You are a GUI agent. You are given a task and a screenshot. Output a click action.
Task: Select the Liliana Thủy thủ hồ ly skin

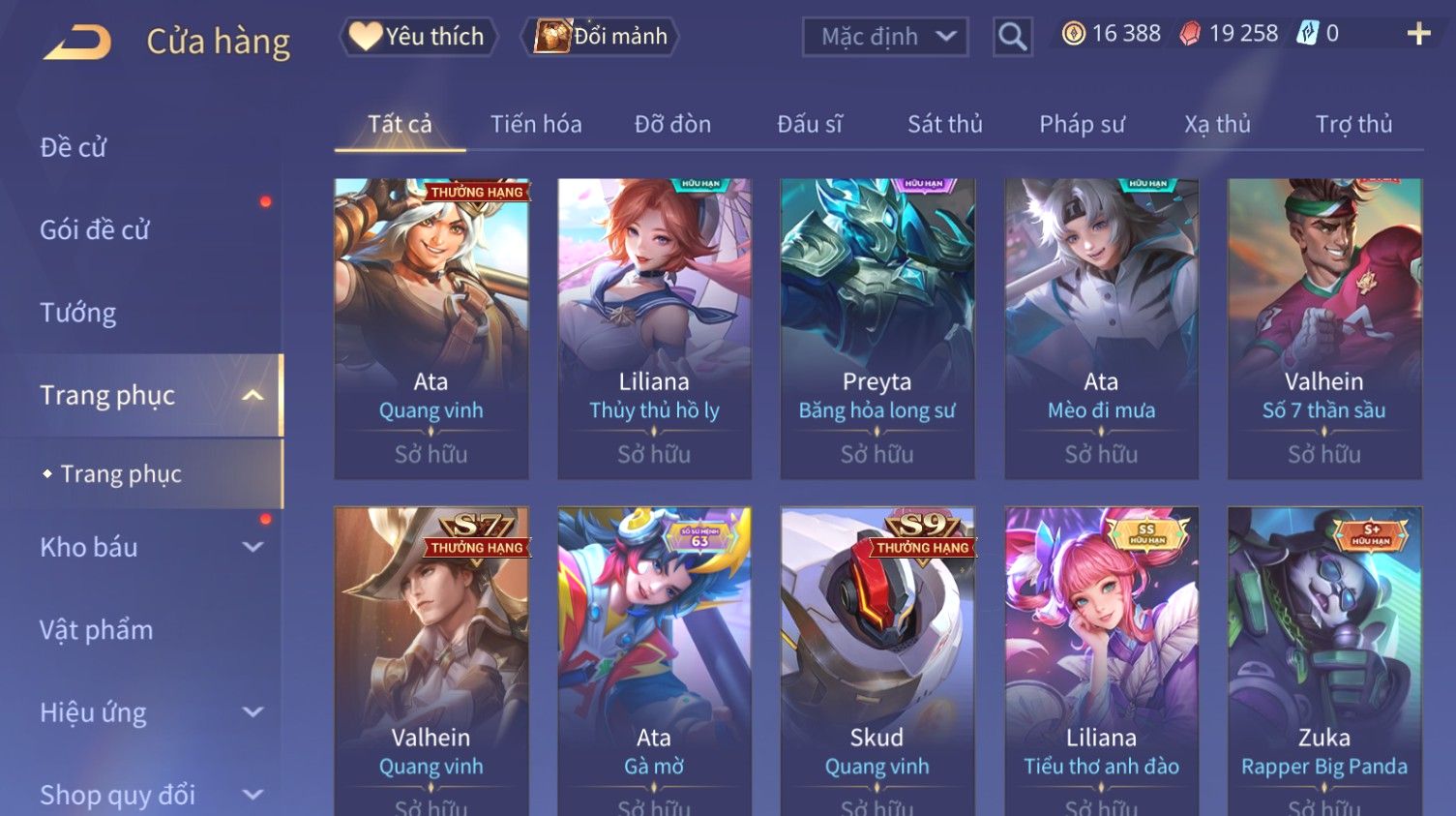coord(654,327)
